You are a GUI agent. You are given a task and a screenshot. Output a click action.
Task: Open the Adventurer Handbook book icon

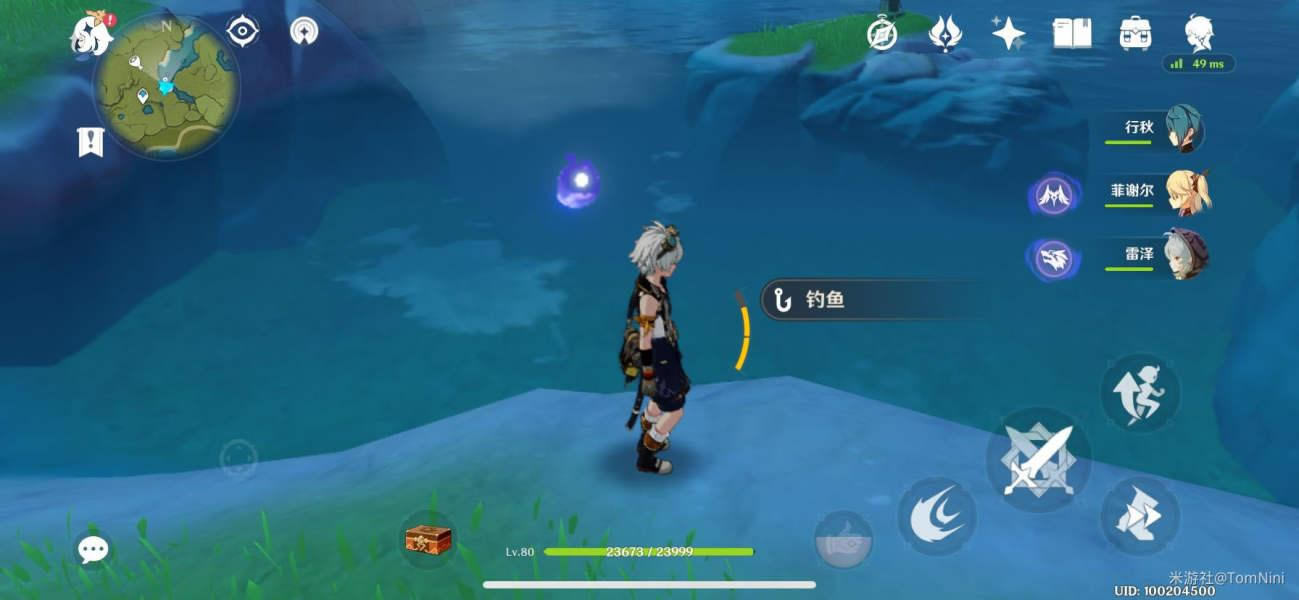(x=1071, y=34)
